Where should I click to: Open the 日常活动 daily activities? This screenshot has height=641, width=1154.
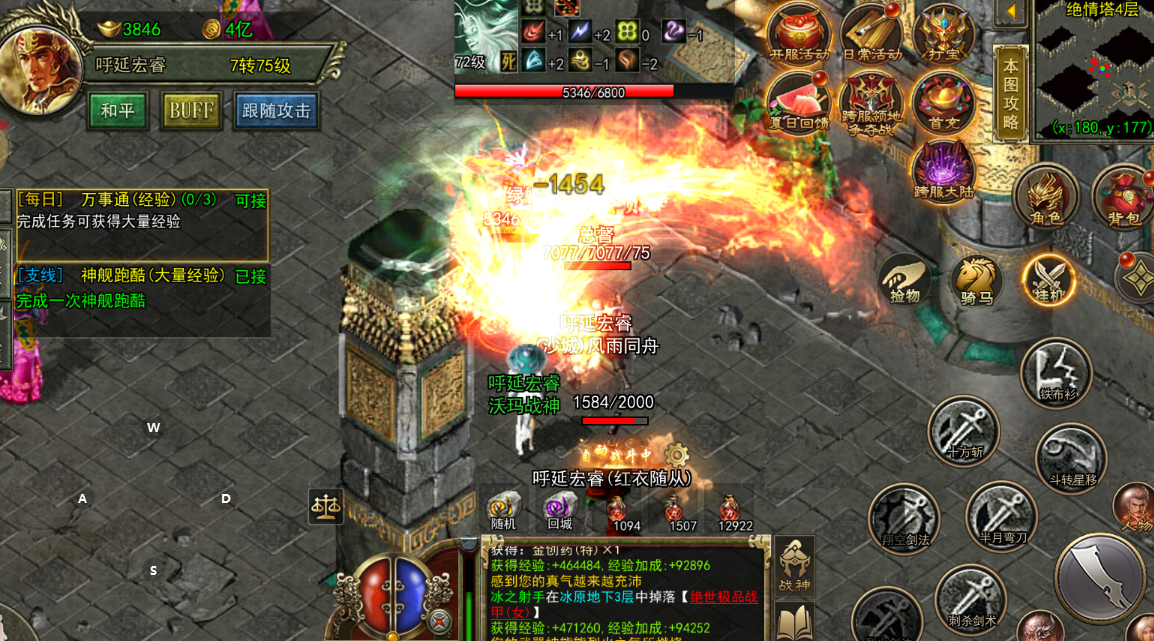coord(871,32)
